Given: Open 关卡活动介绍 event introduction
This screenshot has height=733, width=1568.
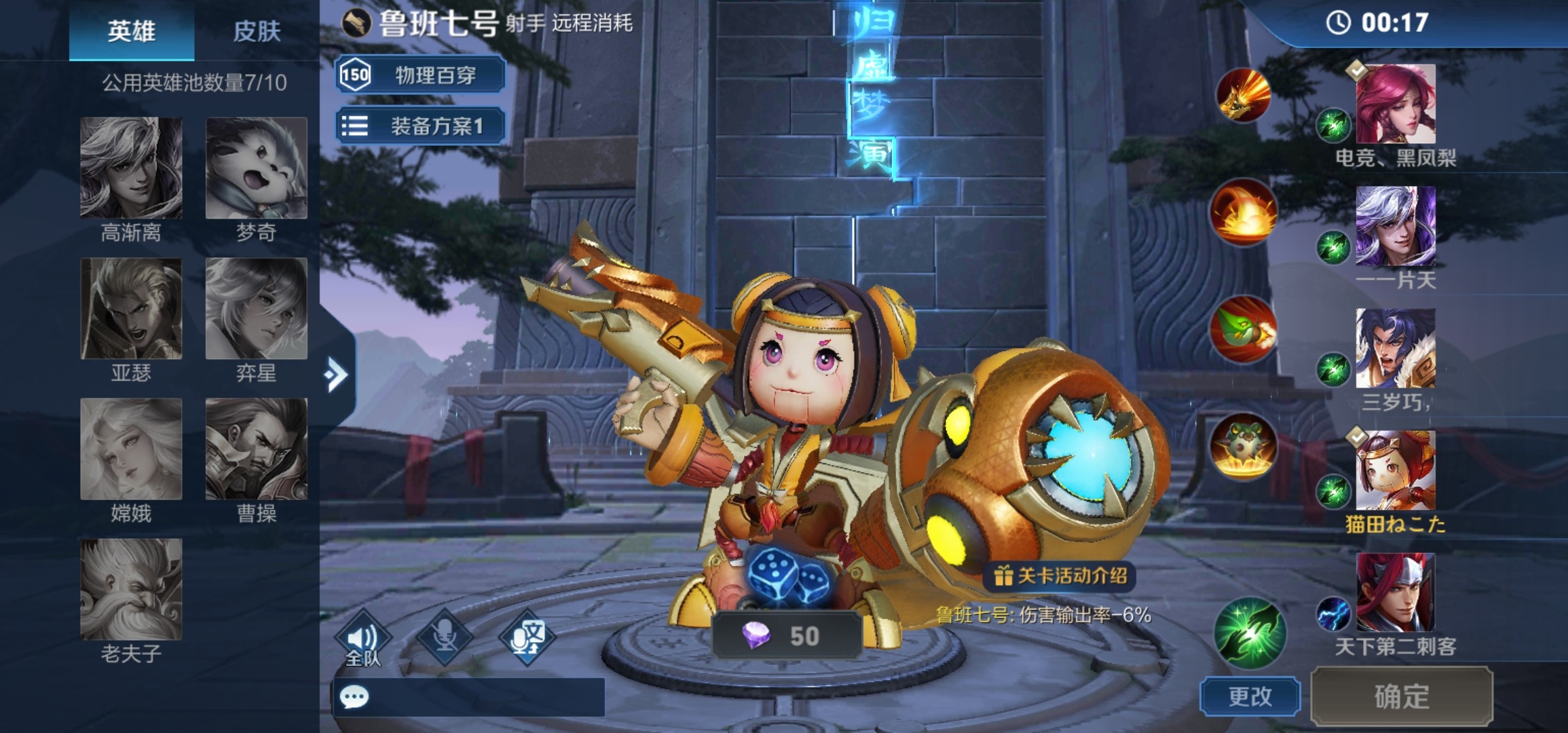Looking at the screenshot, I should 1060,576.
